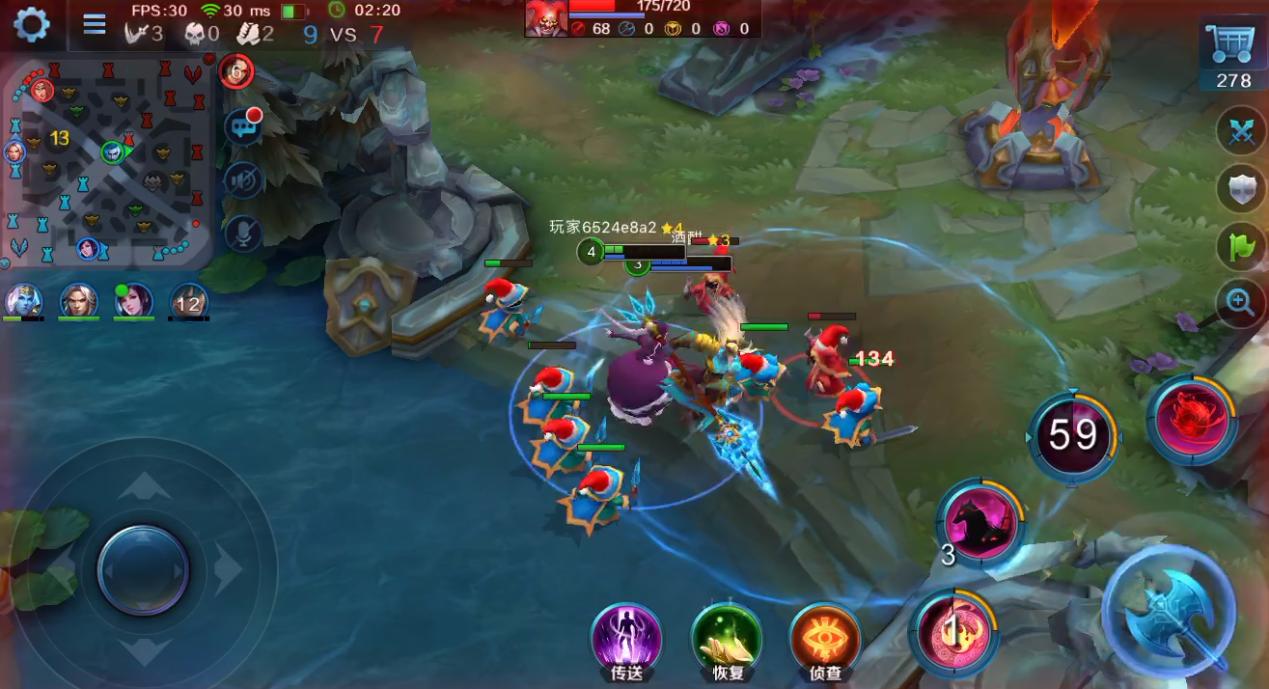Send the shield defend signal
The width and height of the screenshot is (1269, 689).
1241,189
